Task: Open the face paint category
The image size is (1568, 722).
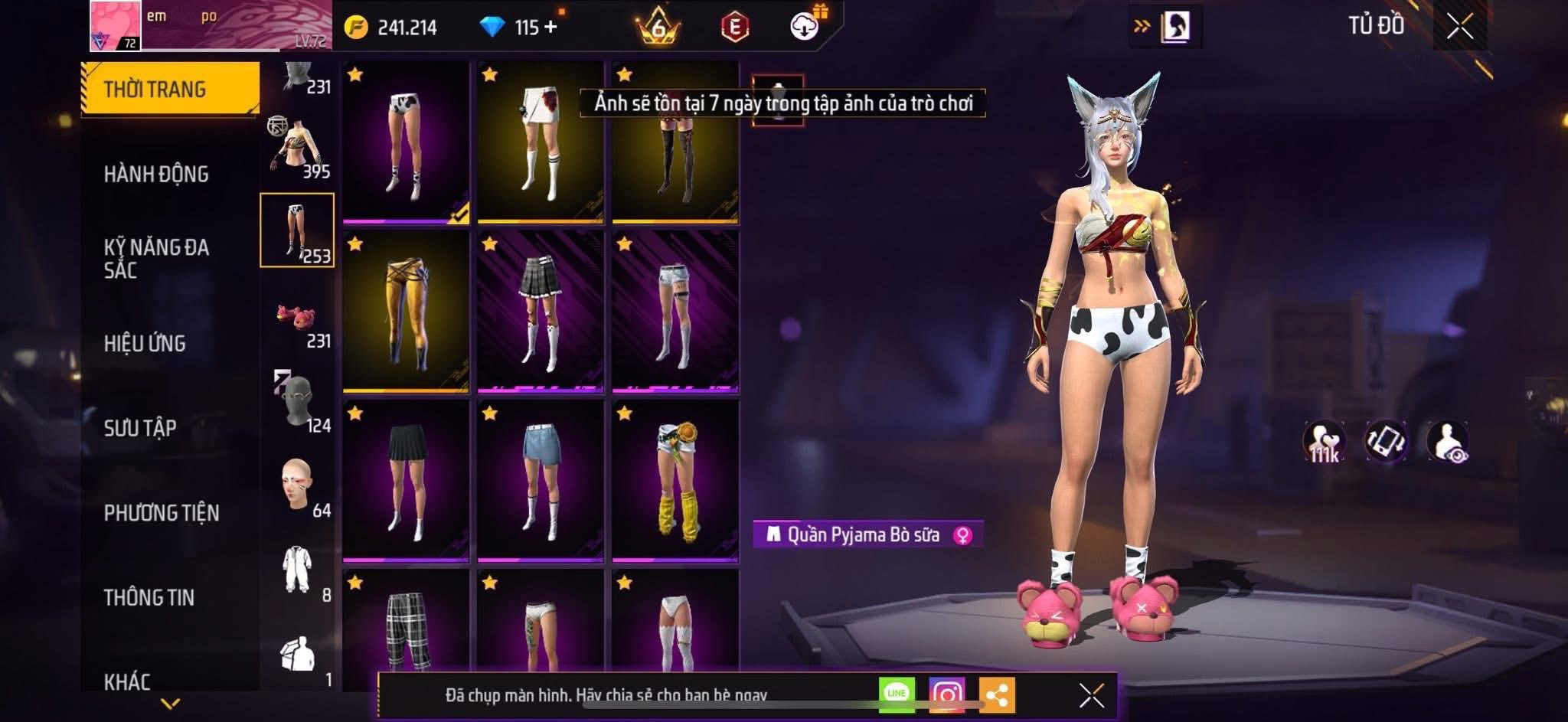Action: 297,486
